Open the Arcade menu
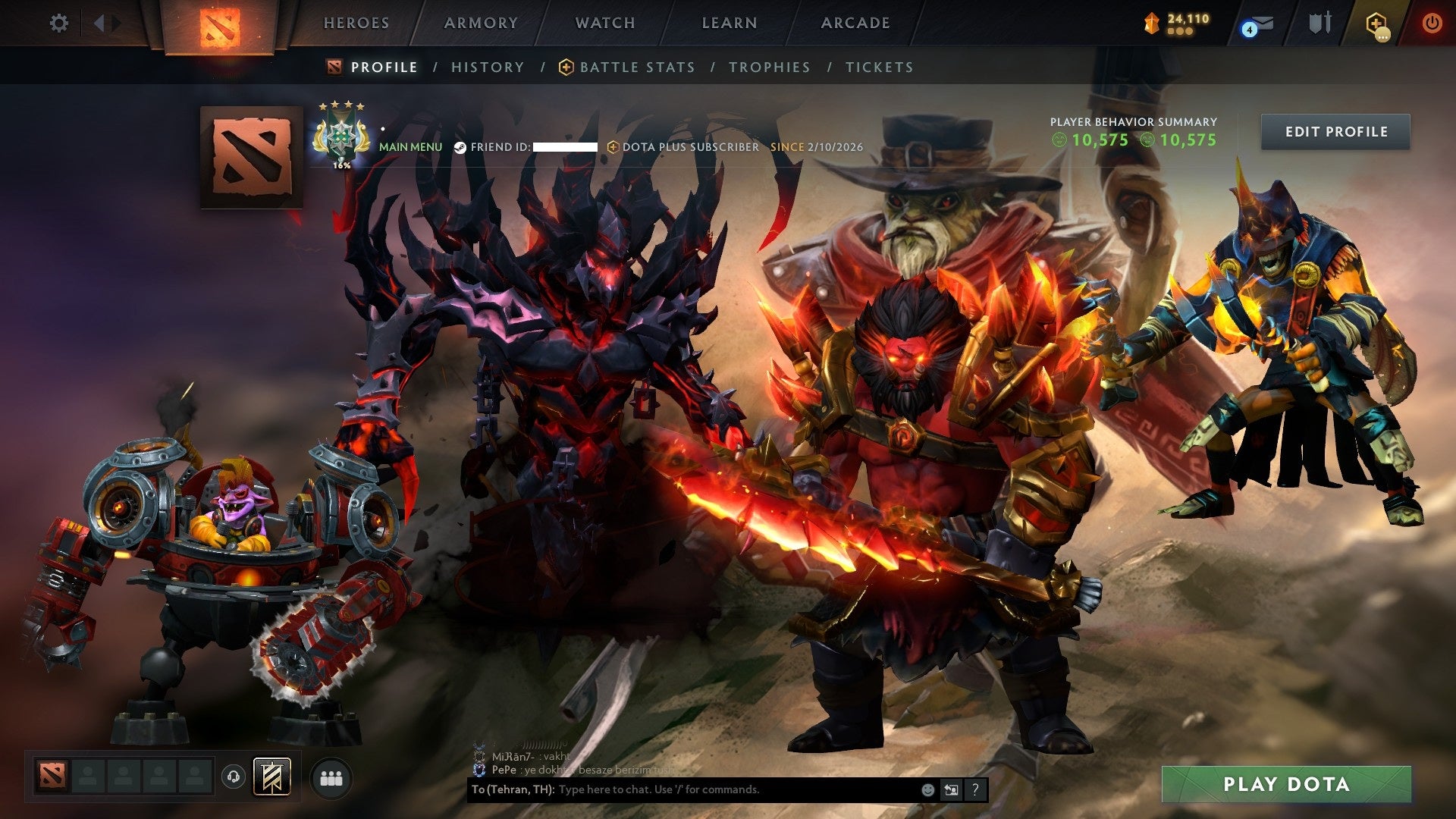The image size is (1456, 819). [855, 23]
